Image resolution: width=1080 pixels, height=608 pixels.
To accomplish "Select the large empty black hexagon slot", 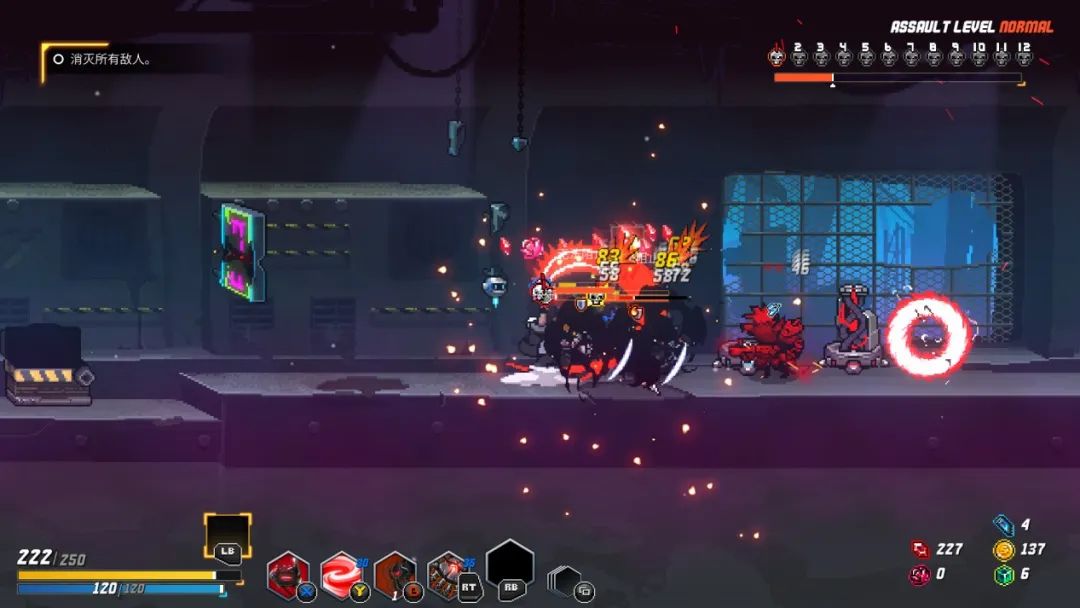I will (x=510, y=565).
